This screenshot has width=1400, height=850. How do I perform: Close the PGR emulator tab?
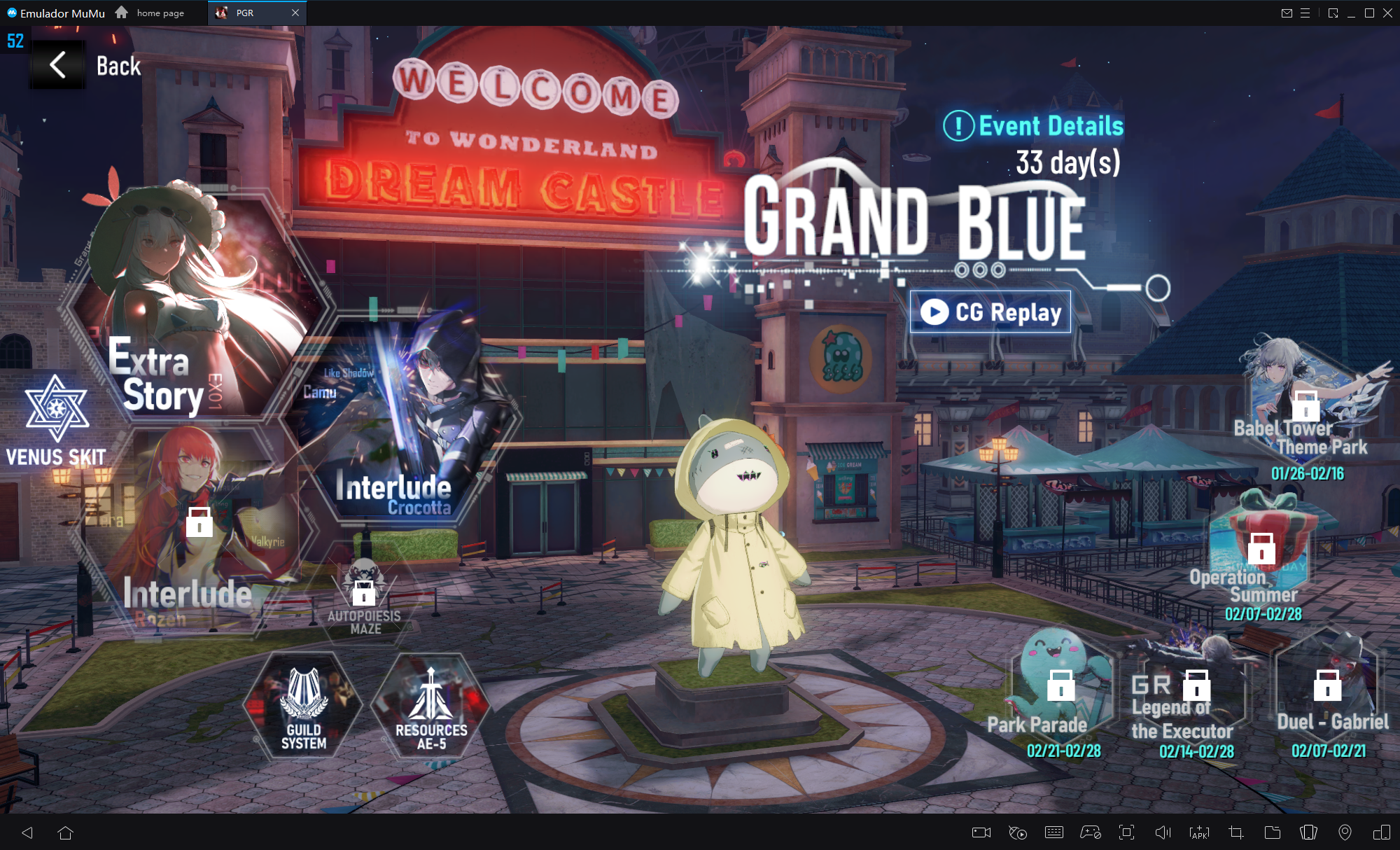295,13
